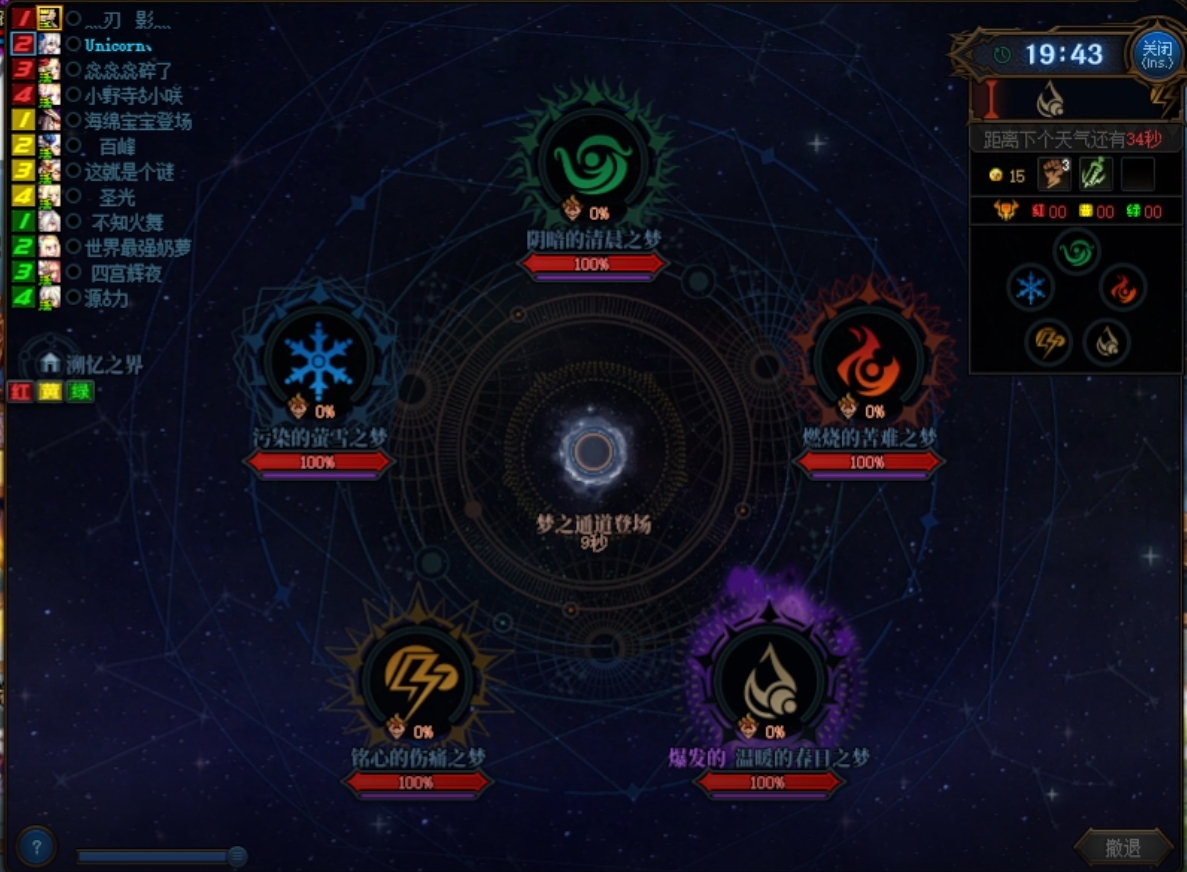Click the green sword skill icon
The height and width of the screenshot is (872, 1187).
click(1096, 175)
